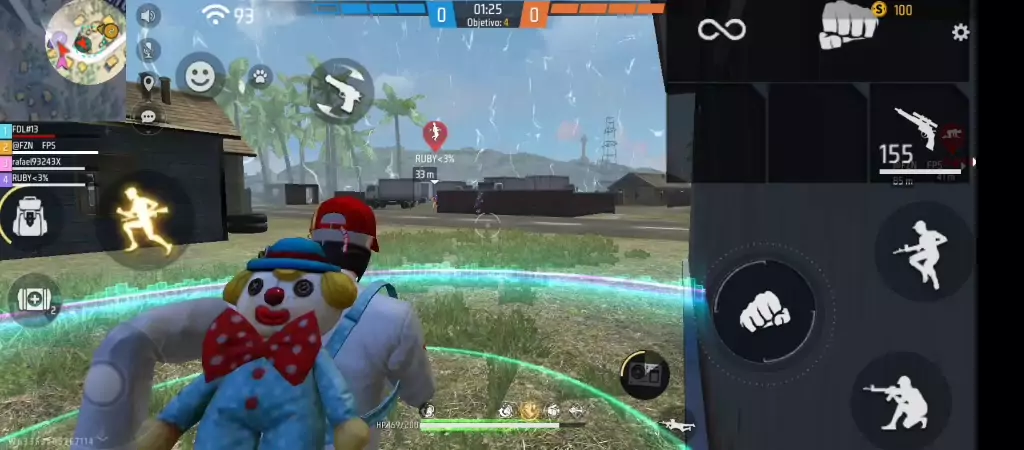Toggle the speaker sound icon
This screenshot has height=450, width=1024.
(x=149, y=16)
